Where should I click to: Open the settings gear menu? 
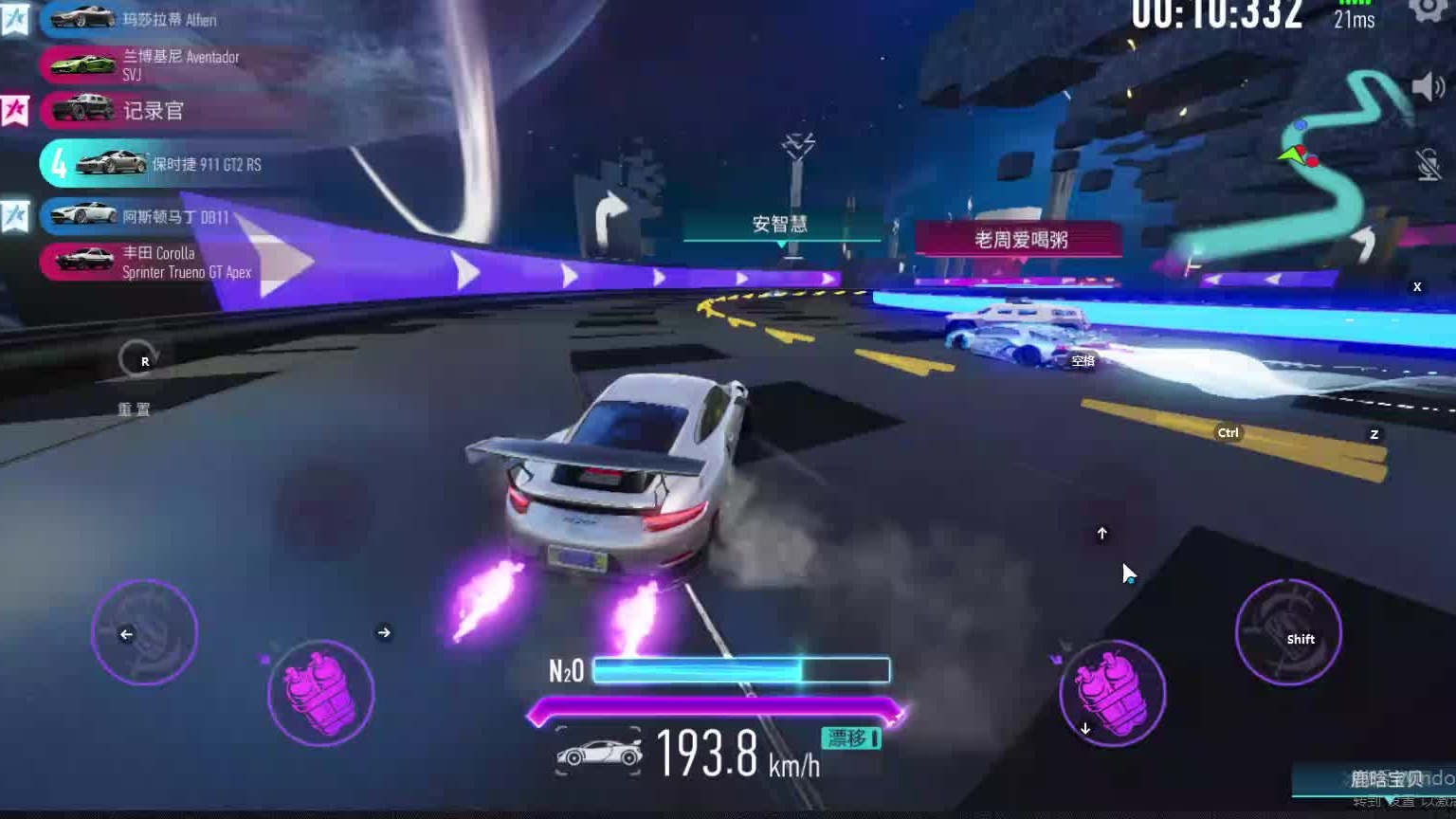[1428, 9]
